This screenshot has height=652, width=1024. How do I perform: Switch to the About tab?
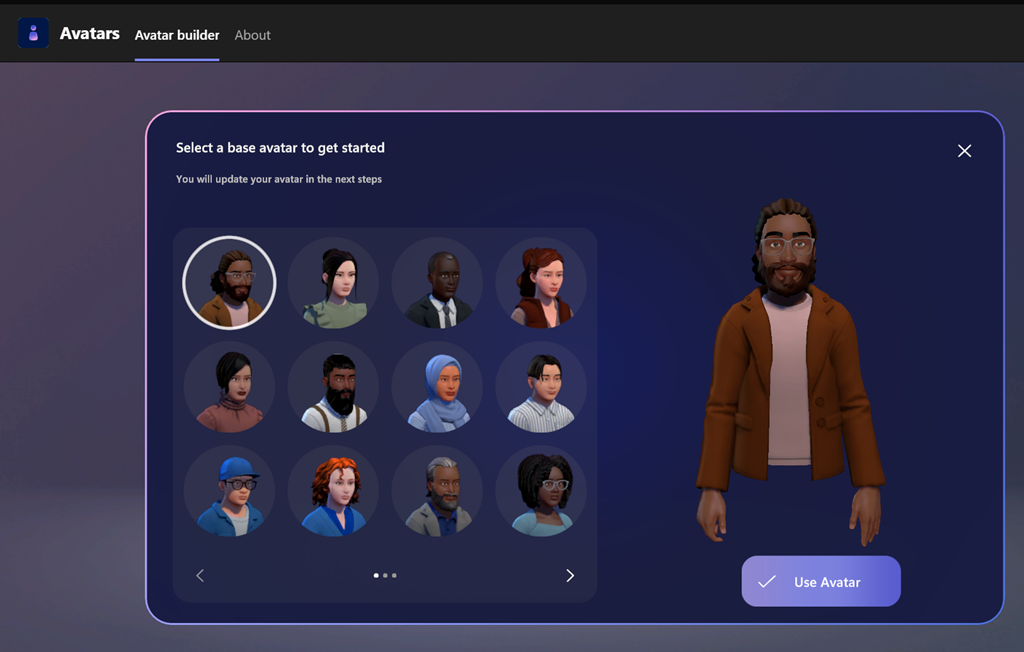pyautogui.click(x=252, y=35)
